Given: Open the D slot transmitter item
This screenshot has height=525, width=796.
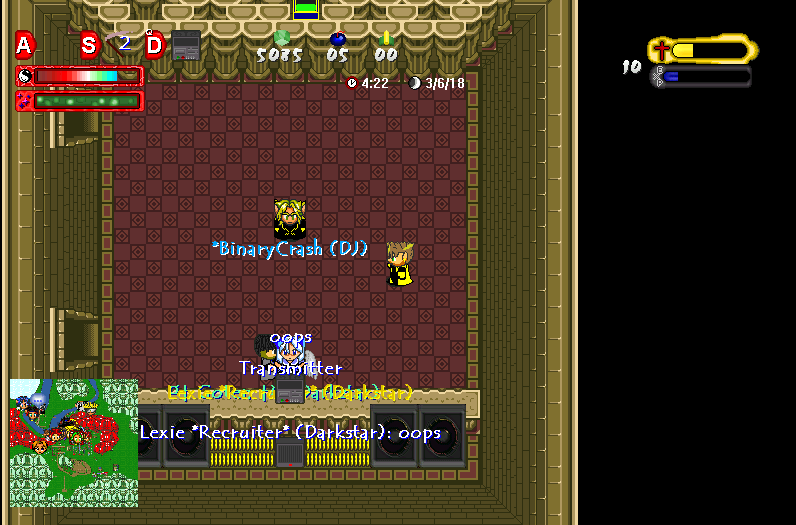Looking at the screenshot, I should click(185, 45).
